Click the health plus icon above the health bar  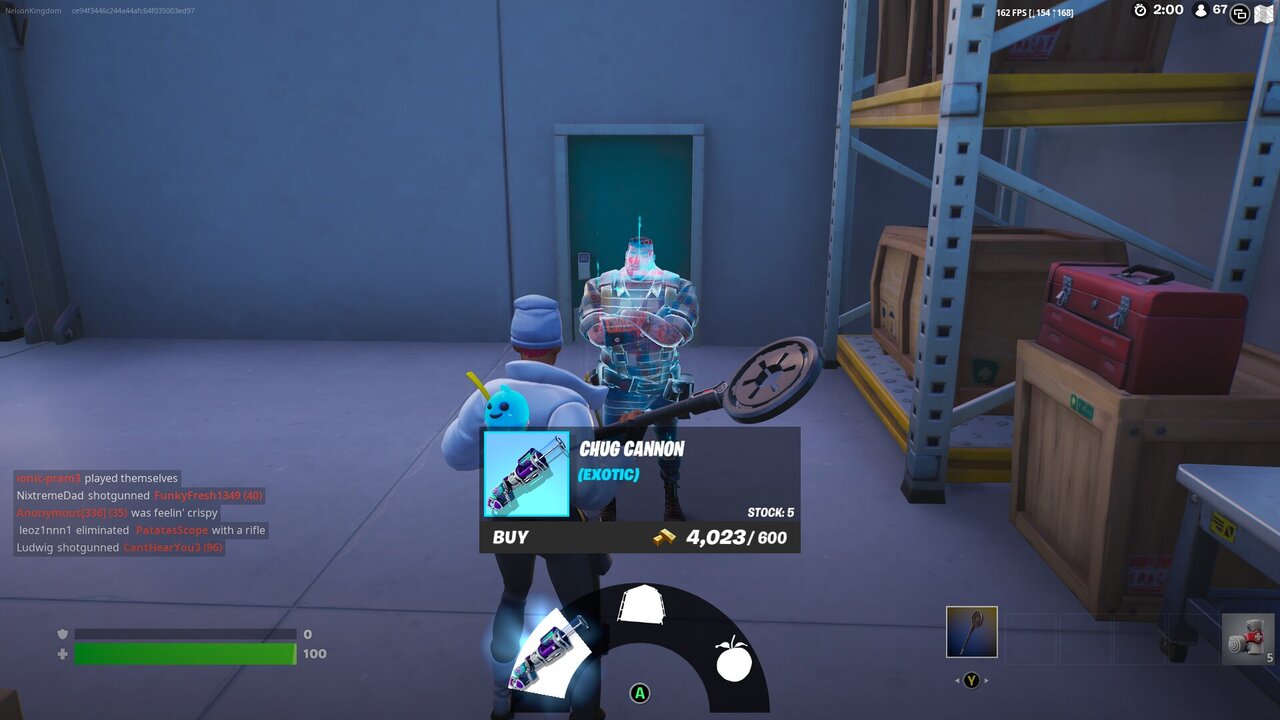coord(61,653)
